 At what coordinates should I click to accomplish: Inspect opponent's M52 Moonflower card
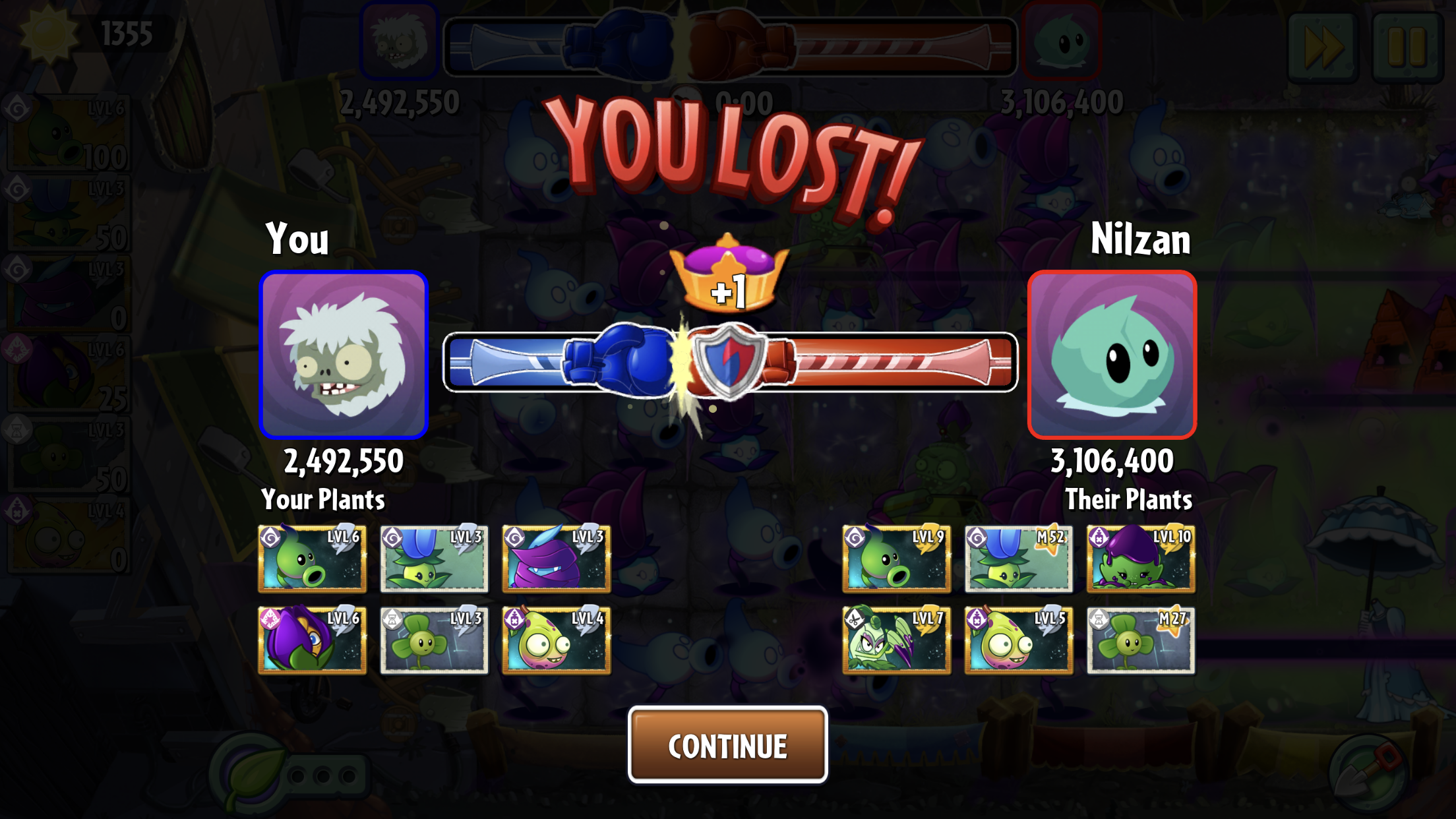tap(1018, 559)
